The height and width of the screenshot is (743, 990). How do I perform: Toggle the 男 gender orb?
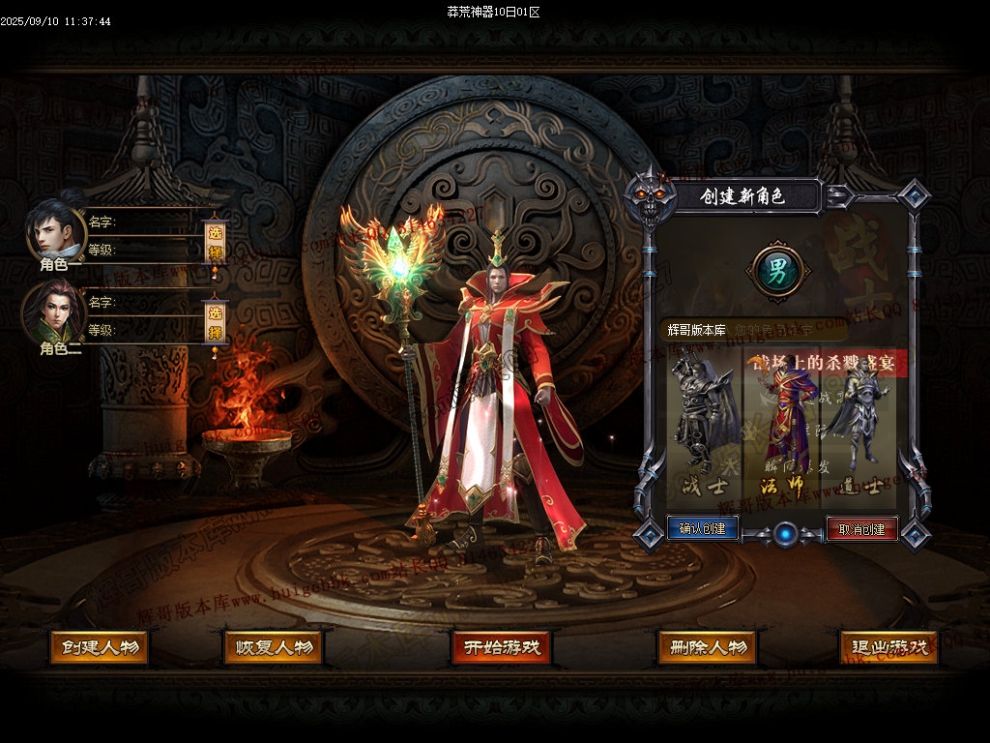coord(777,272)
